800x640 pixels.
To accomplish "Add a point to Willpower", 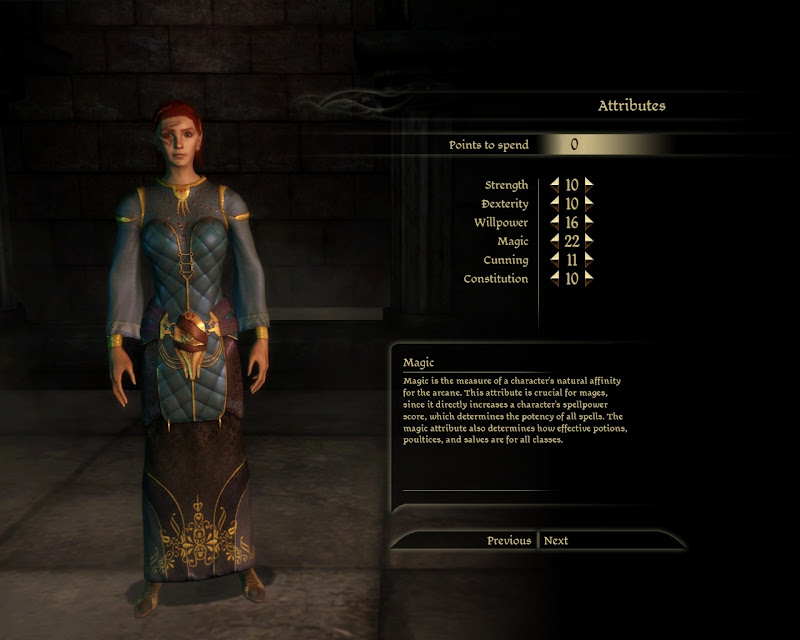I will (x=589, y=222).
